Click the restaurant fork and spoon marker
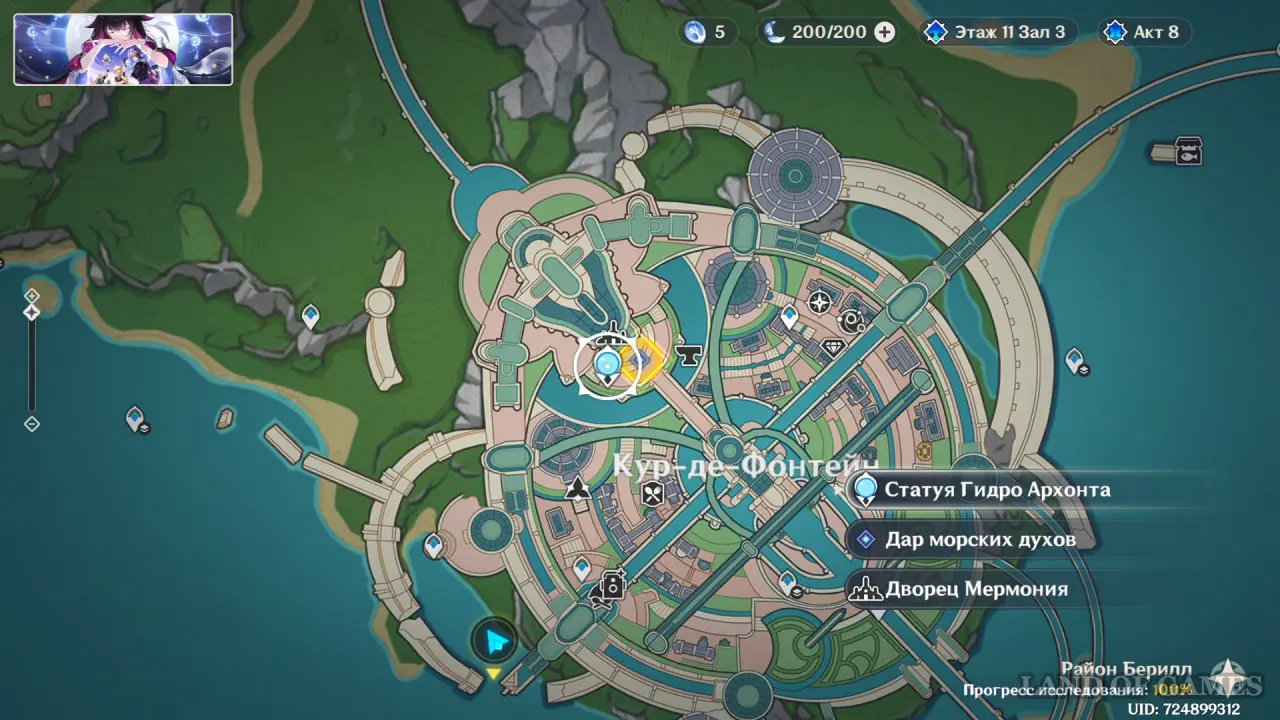Screen dimensions: 1280x720 [653, 492]
